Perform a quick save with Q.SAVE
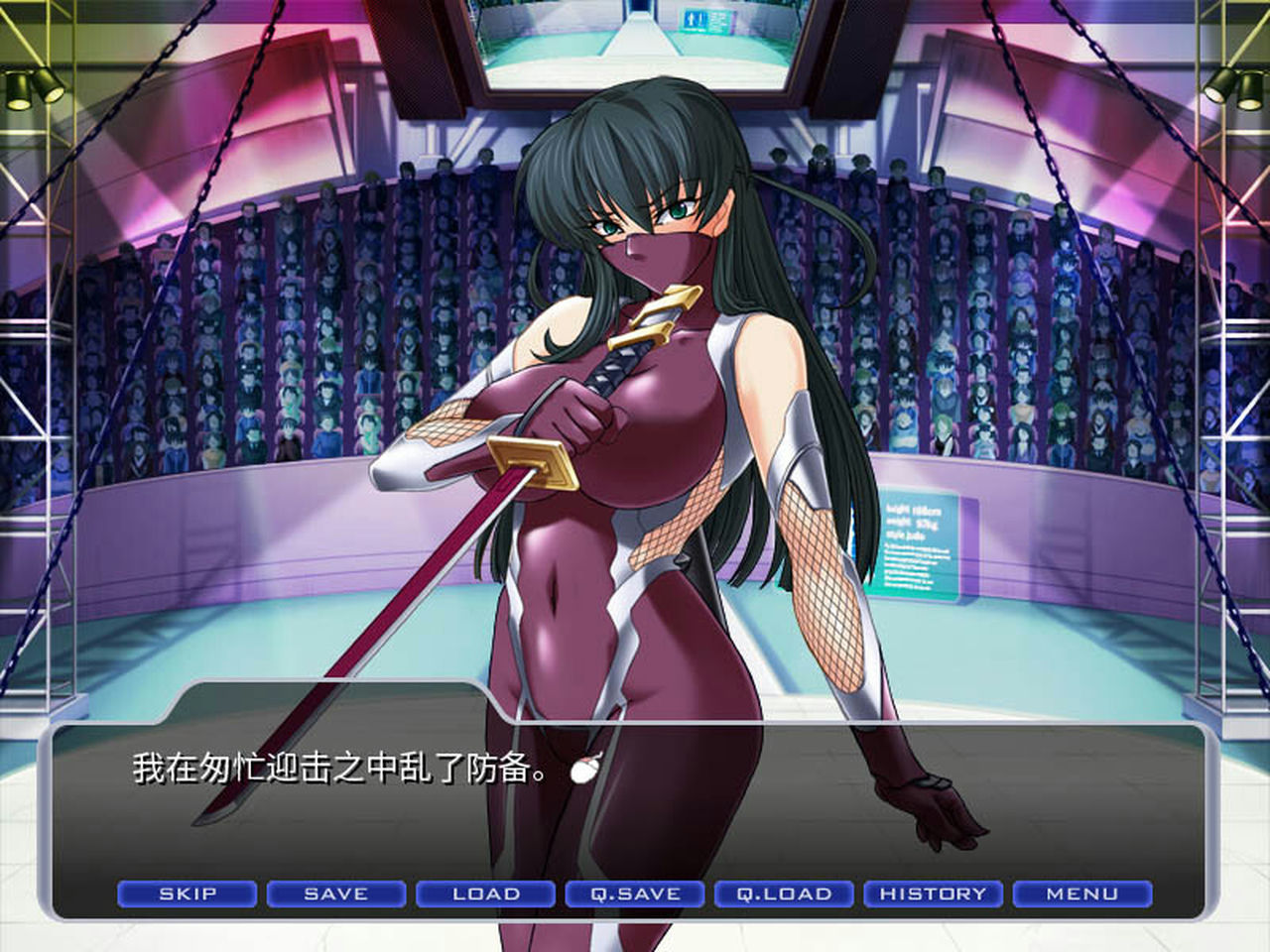1270x952 pixels. pos(632,893)
